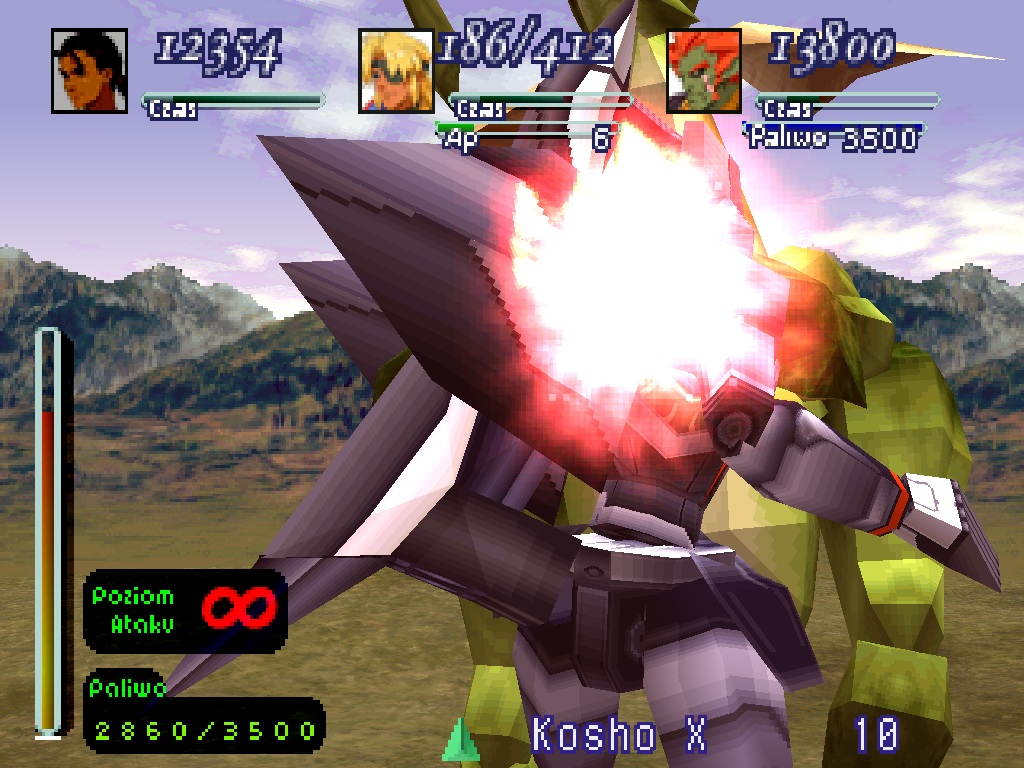This screenshot has width=1024, height=768.
Task: Select the dark-haired character portrait
Action: 89,71
